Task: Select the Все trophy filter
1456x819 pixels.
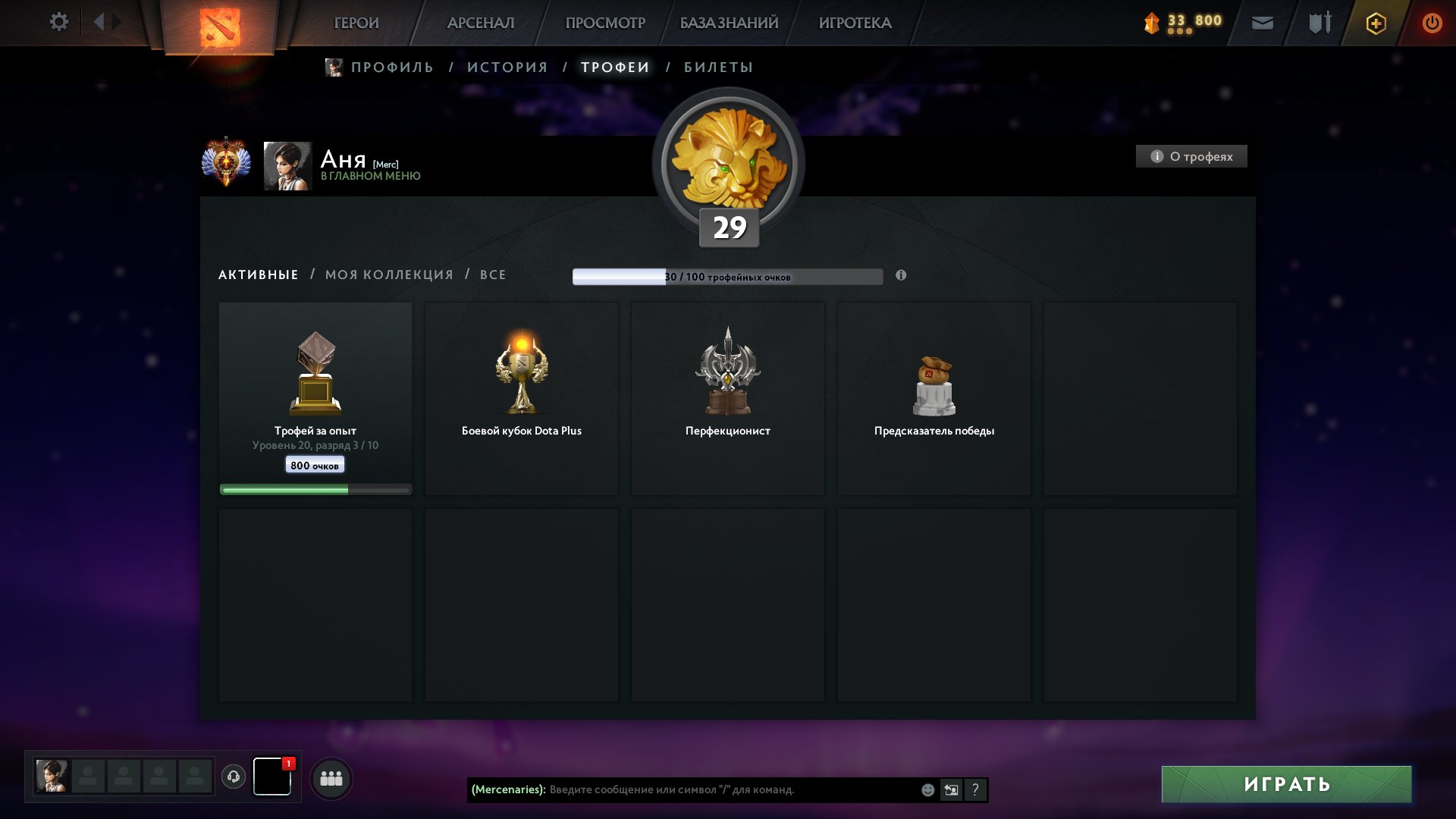Action: [493, 275]
